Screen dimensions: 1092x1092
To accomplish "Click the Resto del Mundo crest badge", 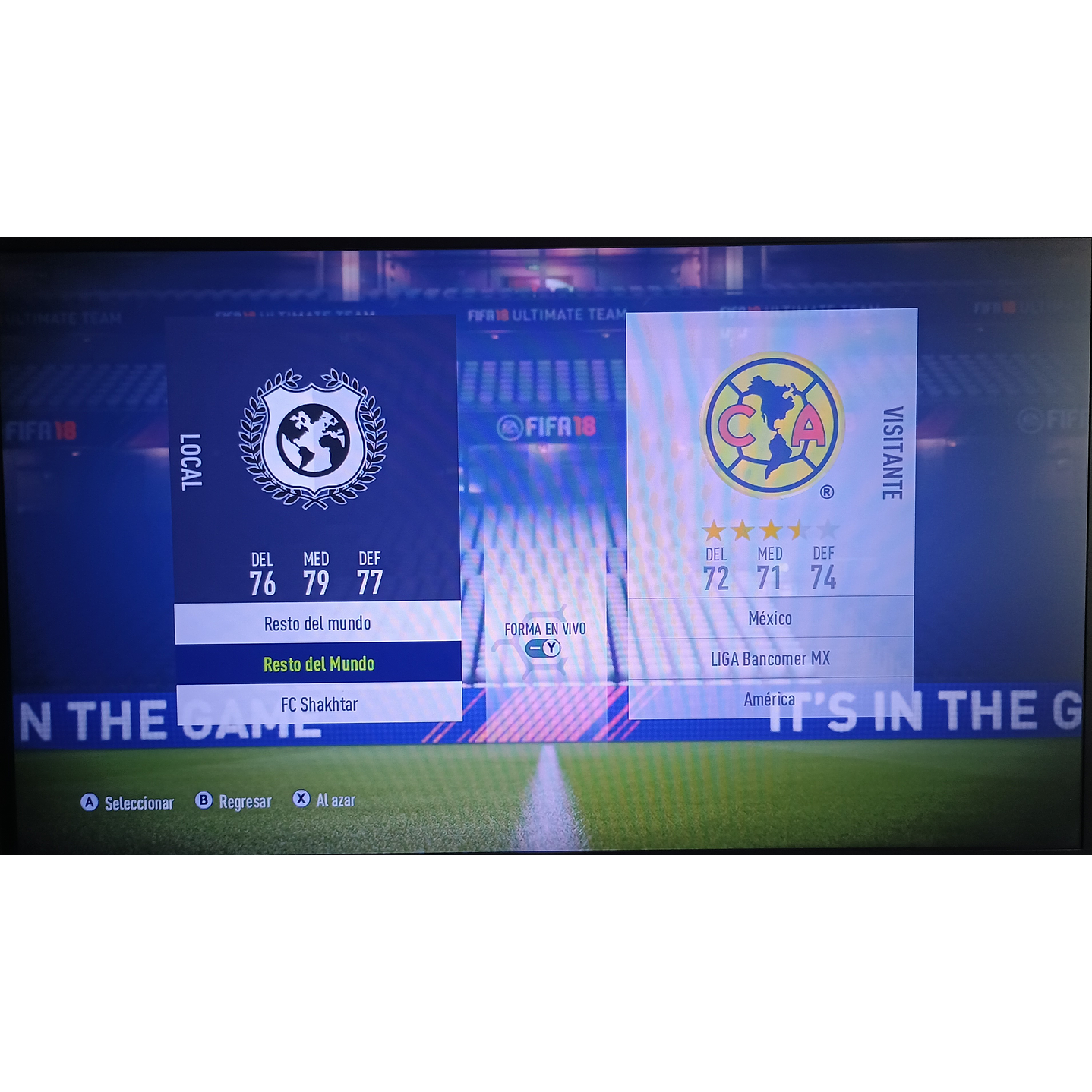I will [x=312, y=438].
